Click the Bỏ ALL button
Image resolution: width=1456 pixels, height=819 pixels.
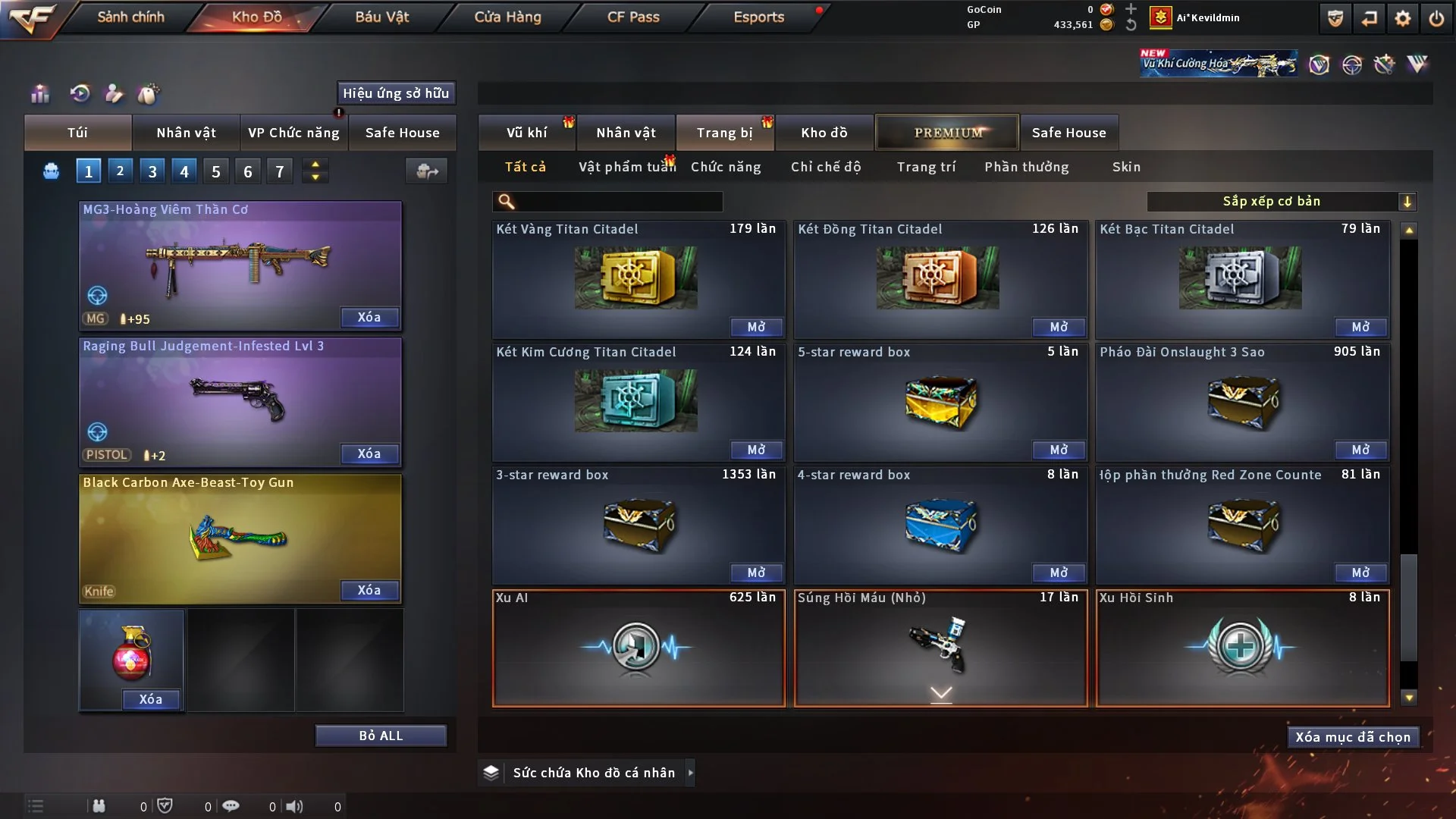[381, 736]
